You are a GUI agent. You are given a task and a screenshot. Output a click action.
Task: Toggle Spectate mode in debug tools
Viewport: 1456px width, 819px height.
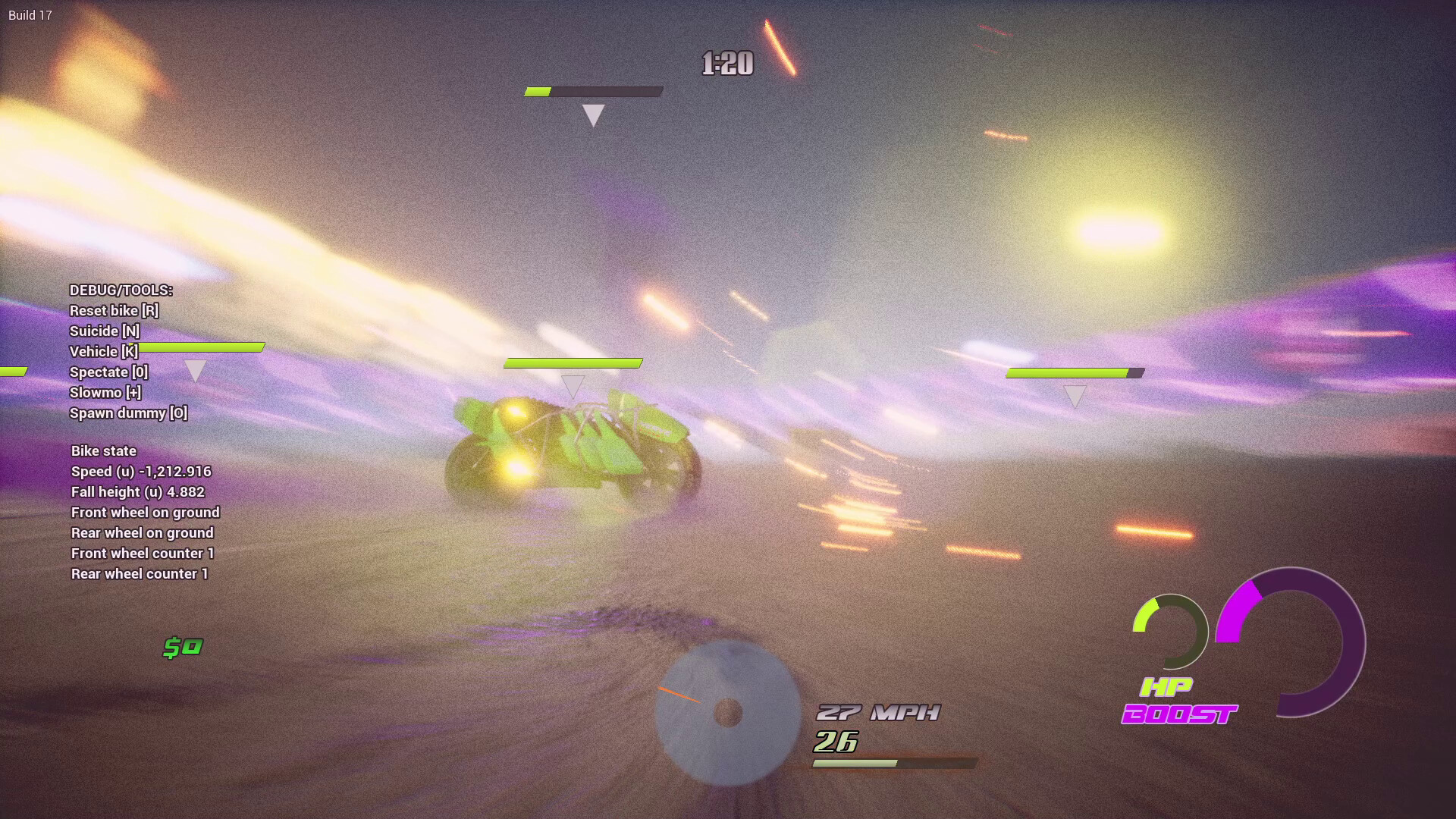click(x=108, y=372)
